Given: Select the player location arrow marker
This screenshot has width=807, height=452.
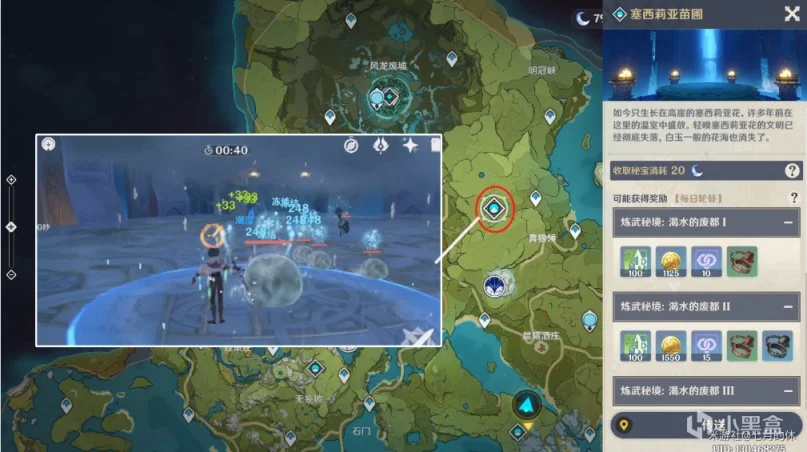Looking at the screenshot, I should (x=528, y=406).
